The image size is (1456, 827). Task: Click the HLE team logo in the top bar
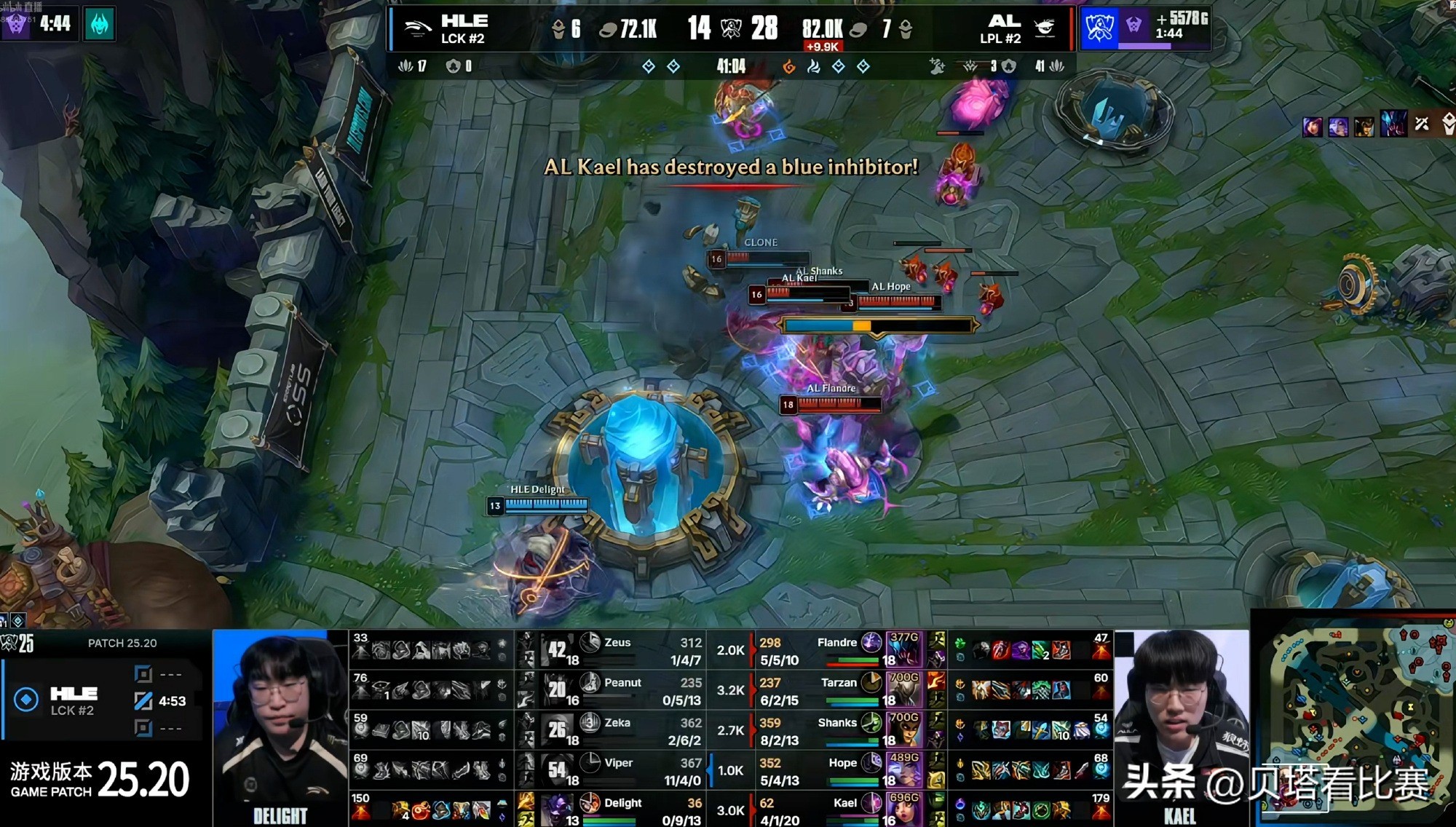point(417,29)
